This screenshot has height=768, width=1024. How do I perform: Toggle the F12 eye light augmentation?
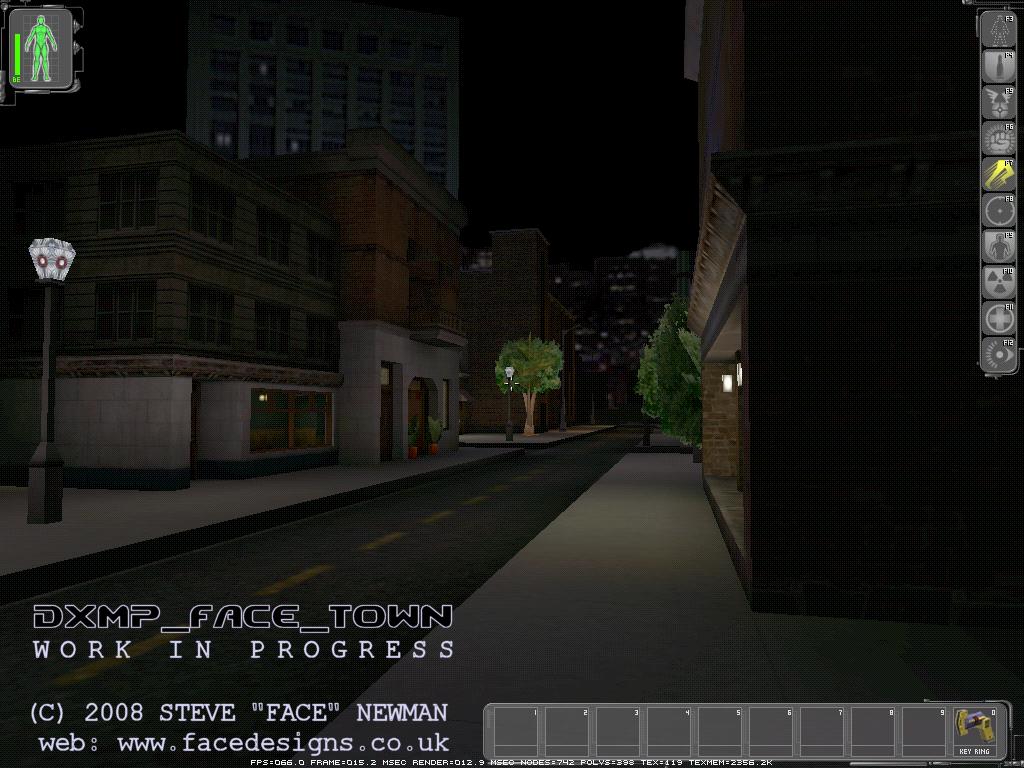(x=997, y=355)
